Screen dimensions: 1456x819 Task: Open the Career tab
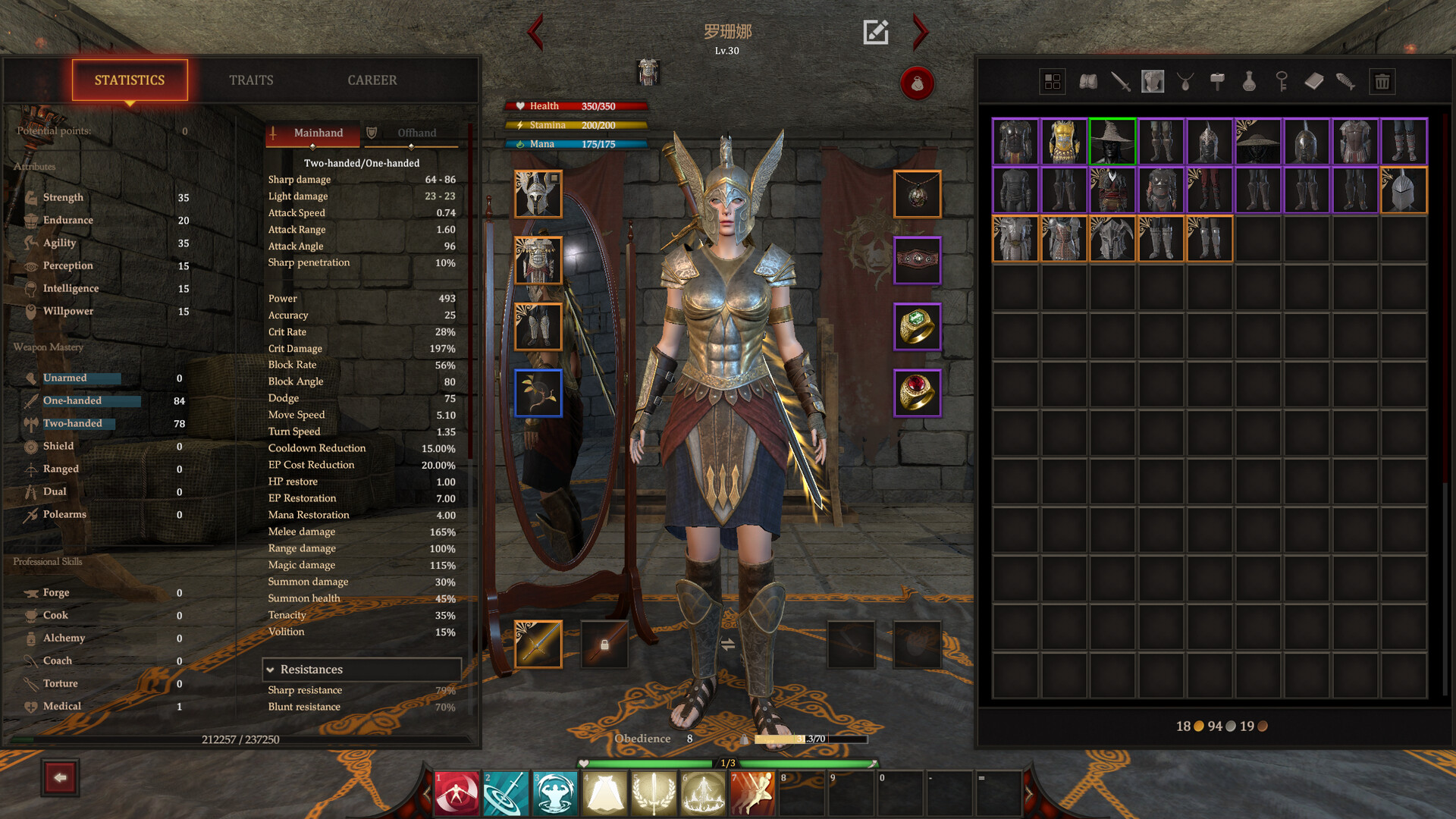pyautogui.click(x=372, y=80)
